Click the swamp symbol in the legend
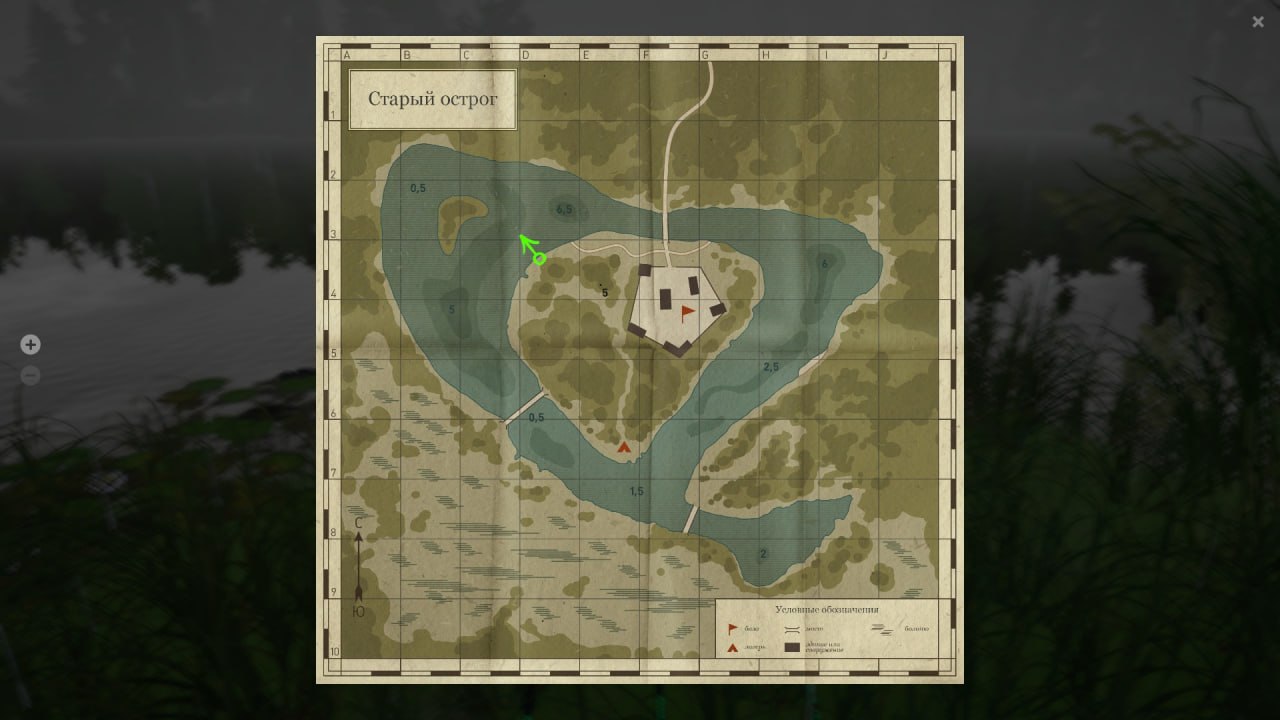 pyautogui.click(x=883, y=628)
